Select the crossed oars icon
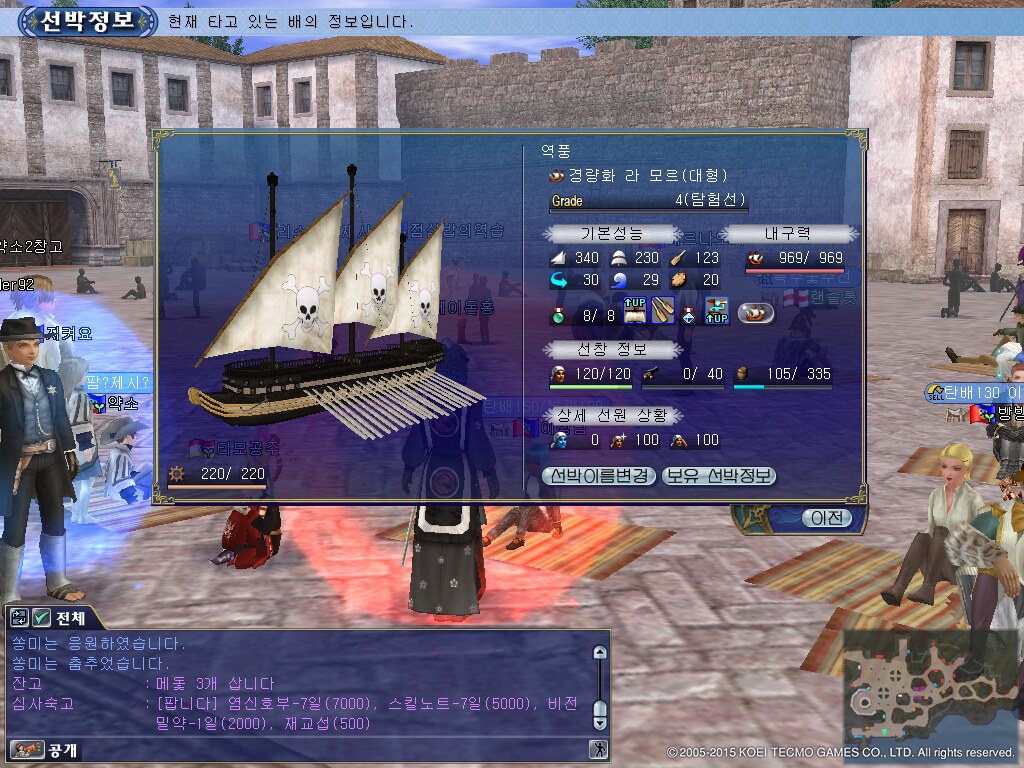This screenshot has width=1024, height=768. 663,312
